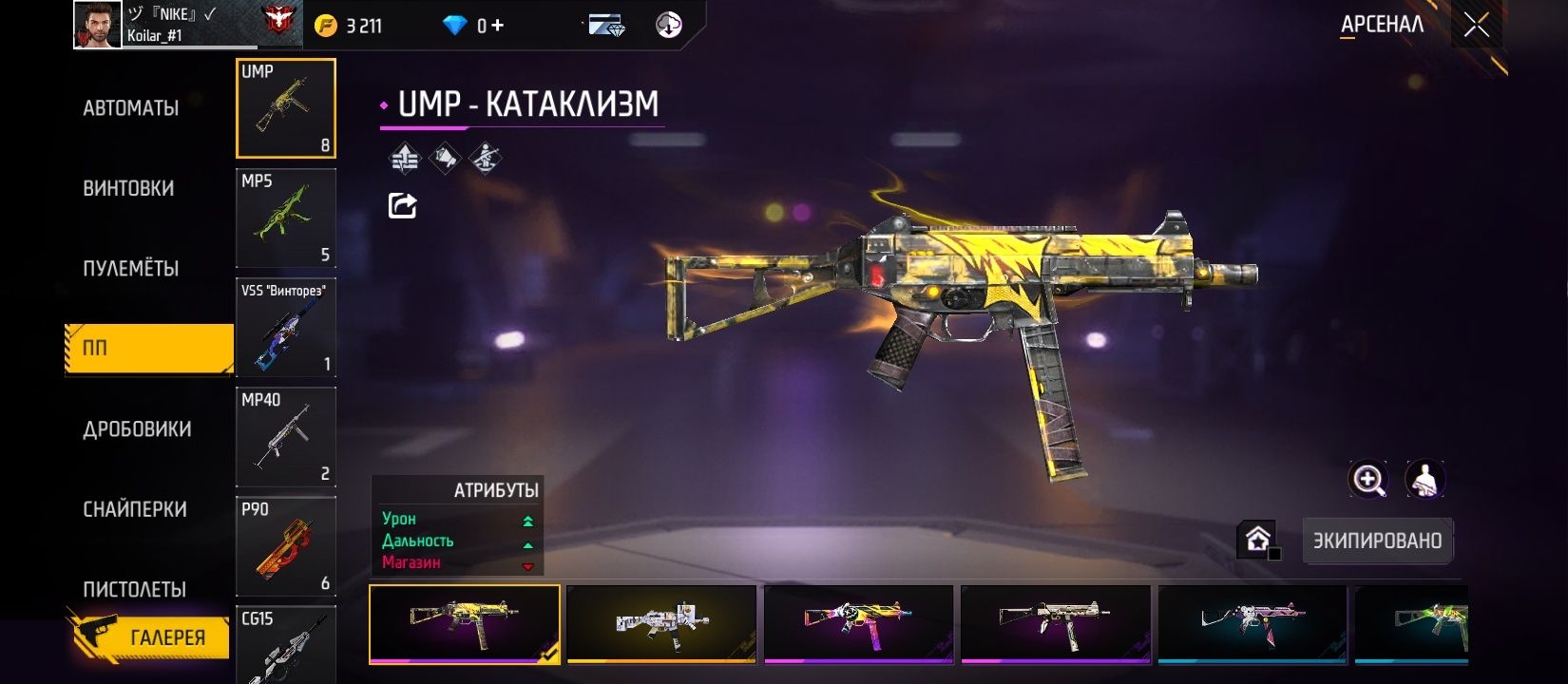Viewport: 1568px width, 684px height.
Task: Open the ВИНТОВКИ weapon category
Action: pos(128,188)
